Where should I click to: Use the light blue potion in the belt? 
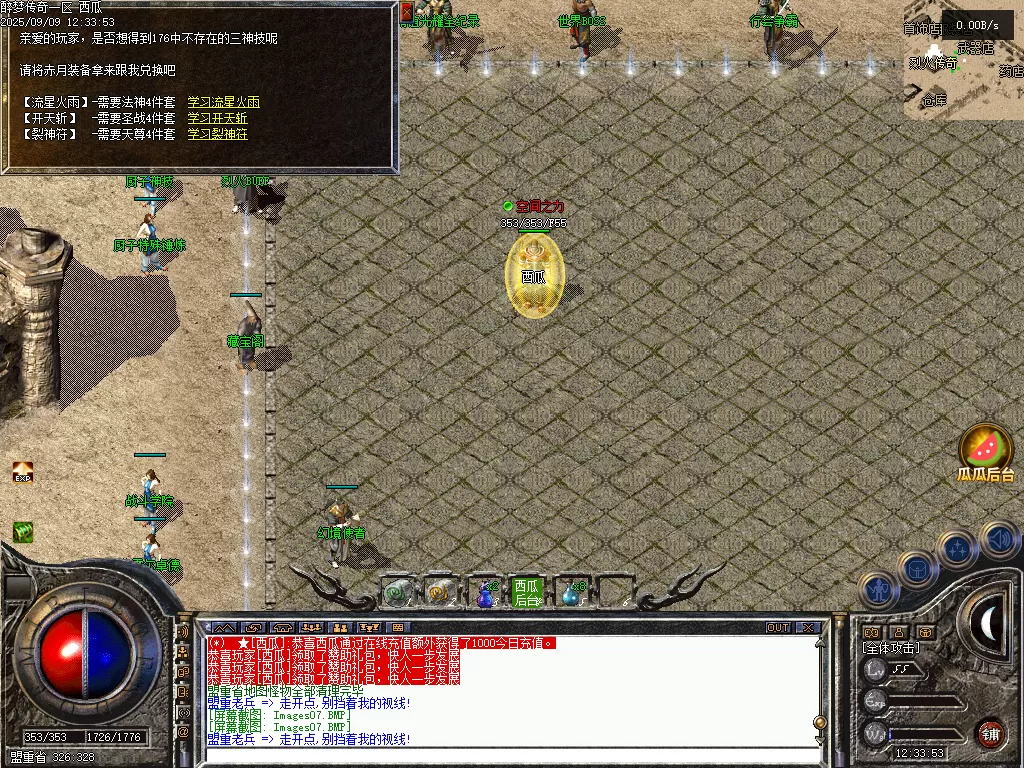click(571, 594)
